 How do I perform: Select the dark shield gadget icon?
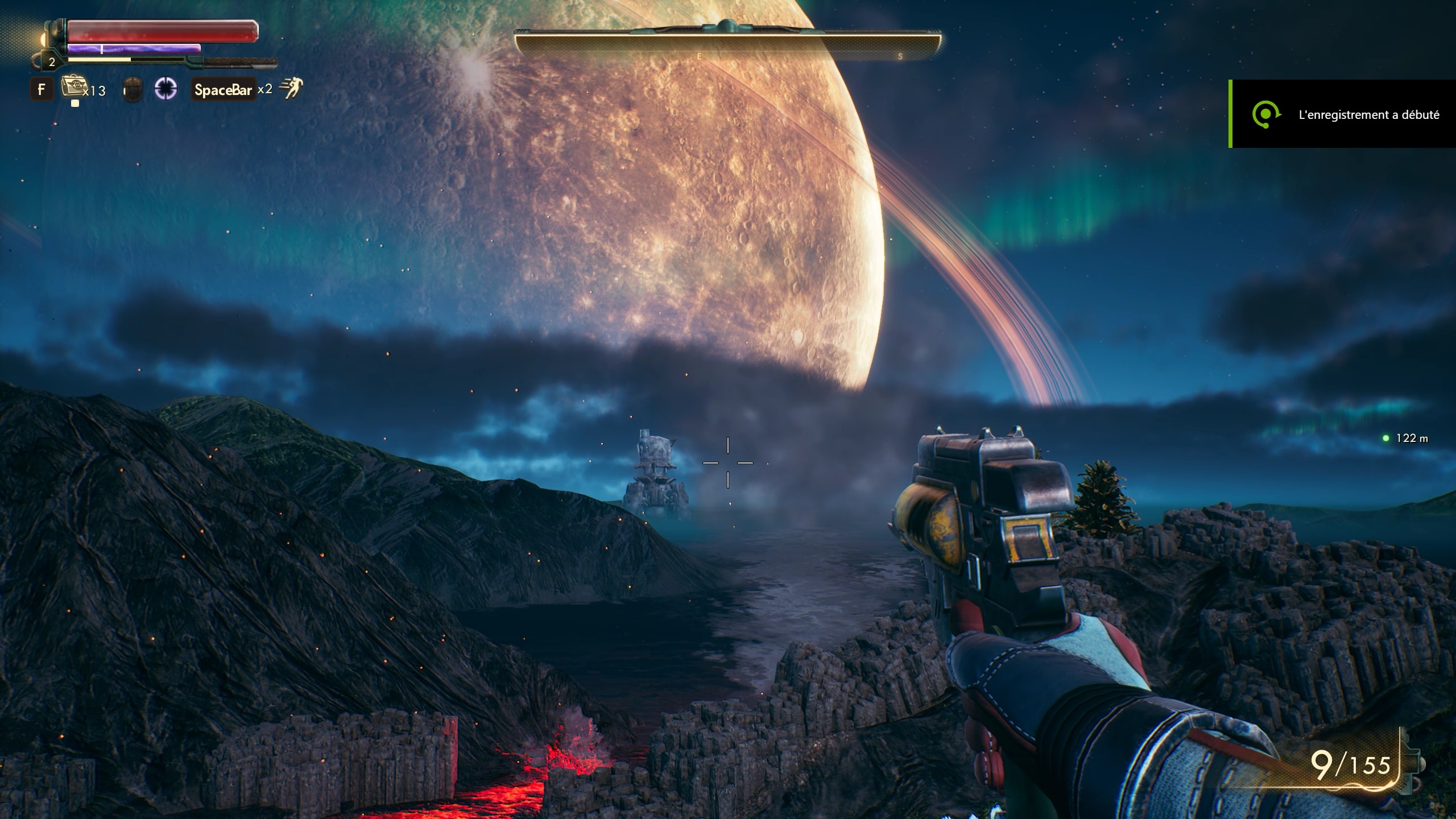pos(133,90)
